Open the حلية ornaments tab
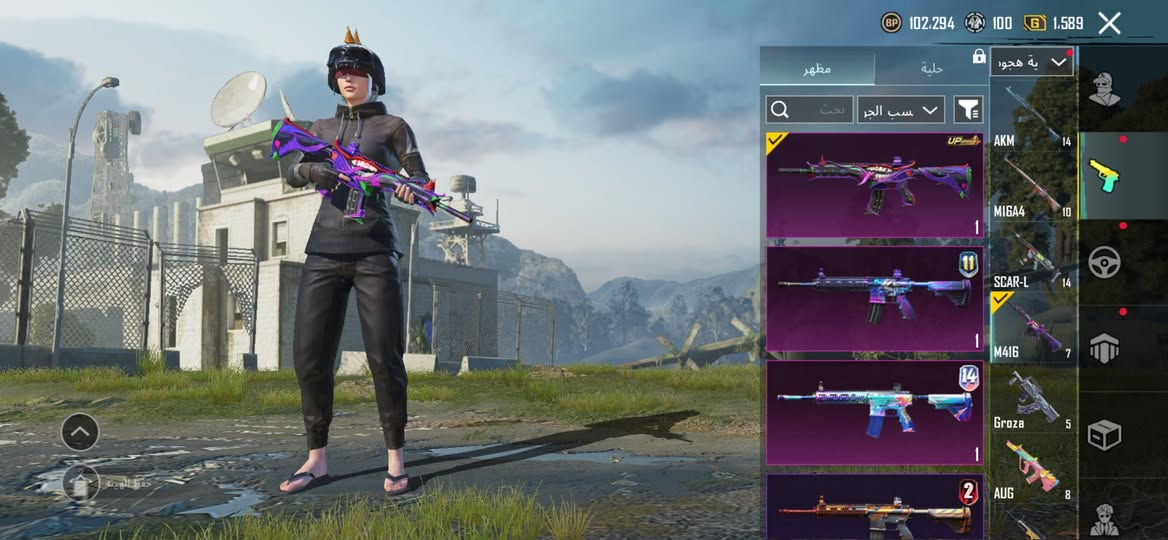The width and height of the screenshot is (1168, 540). click(931, 68)
